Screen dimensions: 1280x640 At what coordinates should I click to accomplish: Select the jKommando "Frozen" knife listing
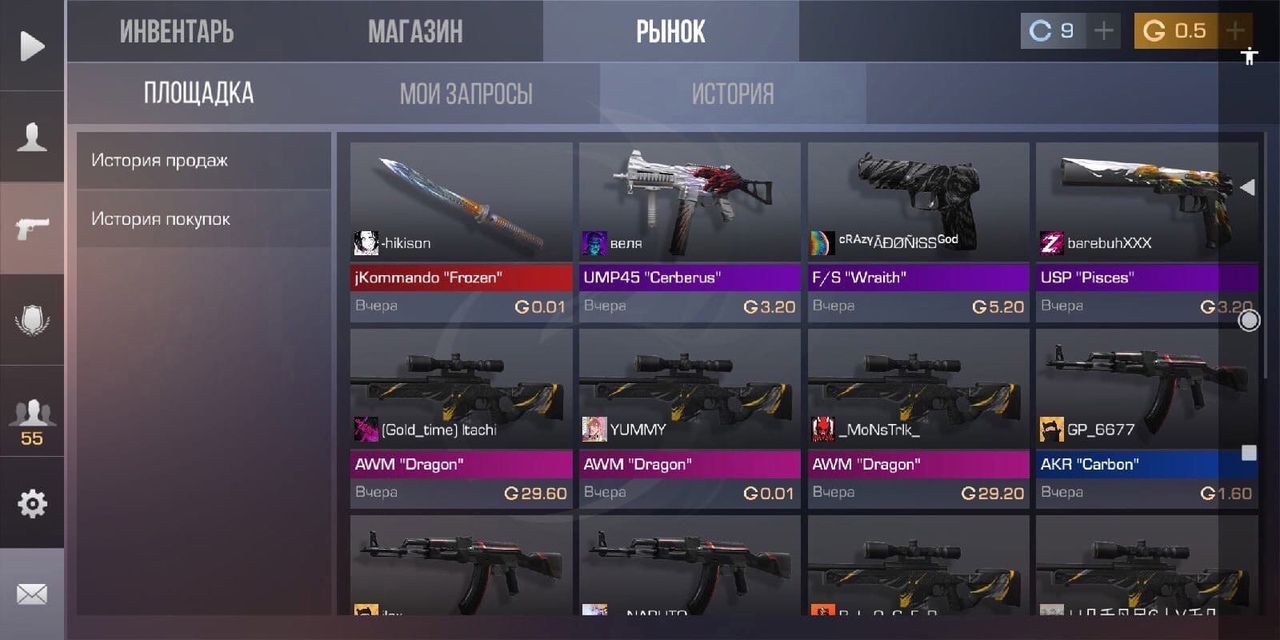tap(461, 231)
